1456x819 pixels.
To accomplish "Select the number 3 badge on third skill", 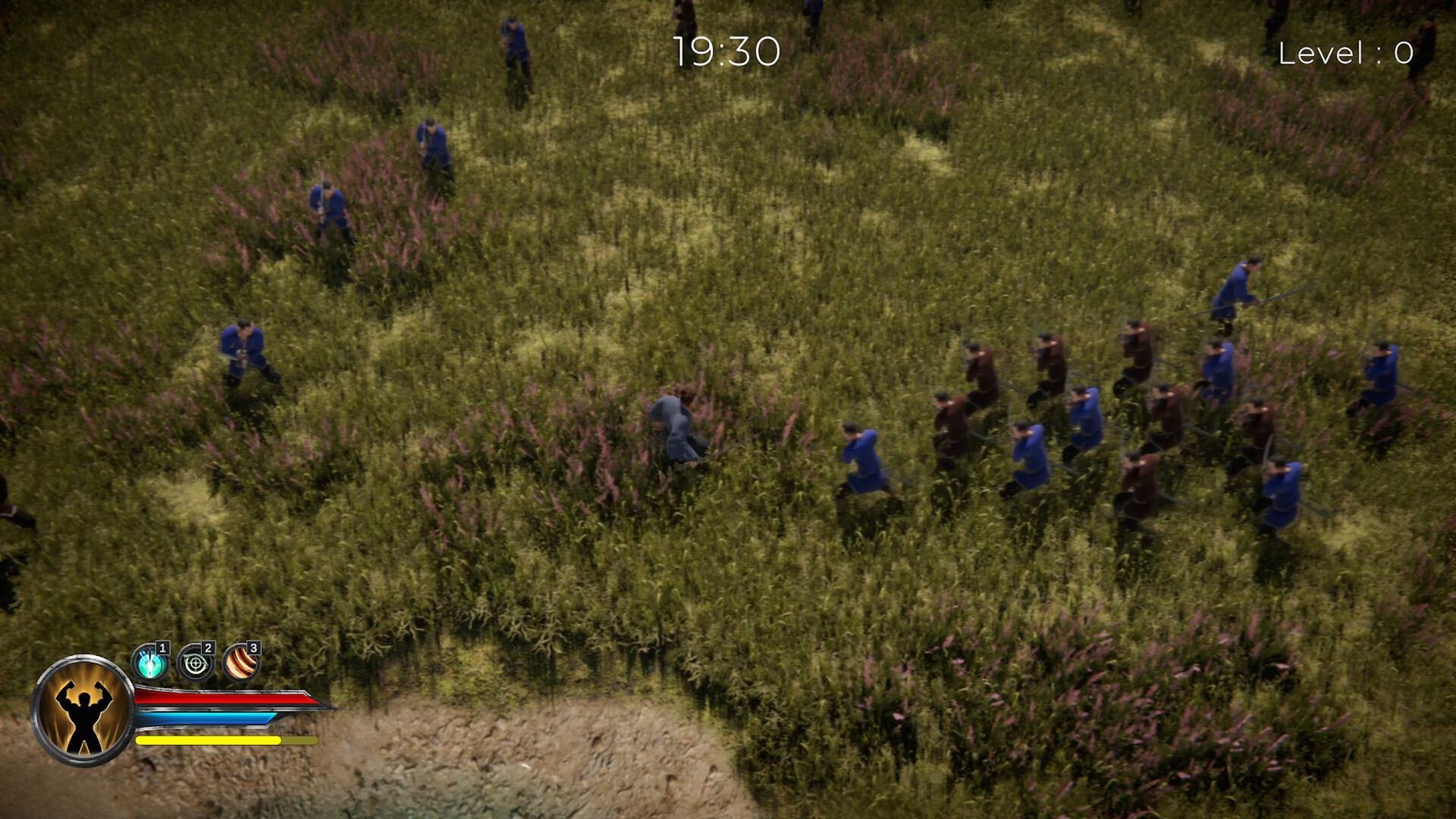I will 253,648.
